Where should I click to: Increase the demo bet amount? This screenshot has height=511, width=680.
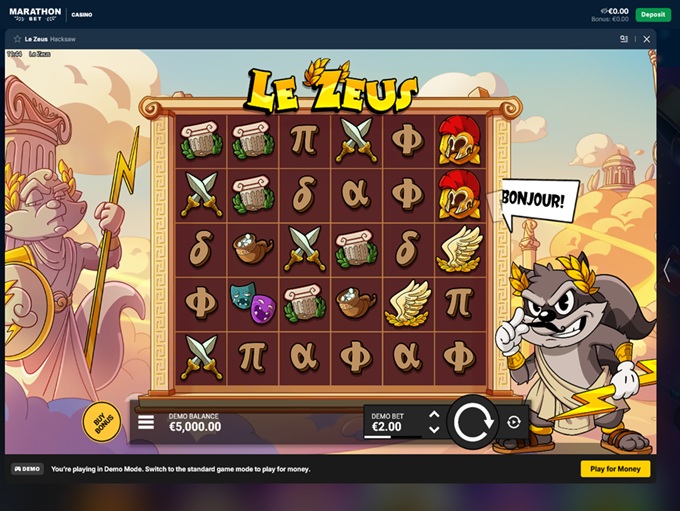point(434,414)
